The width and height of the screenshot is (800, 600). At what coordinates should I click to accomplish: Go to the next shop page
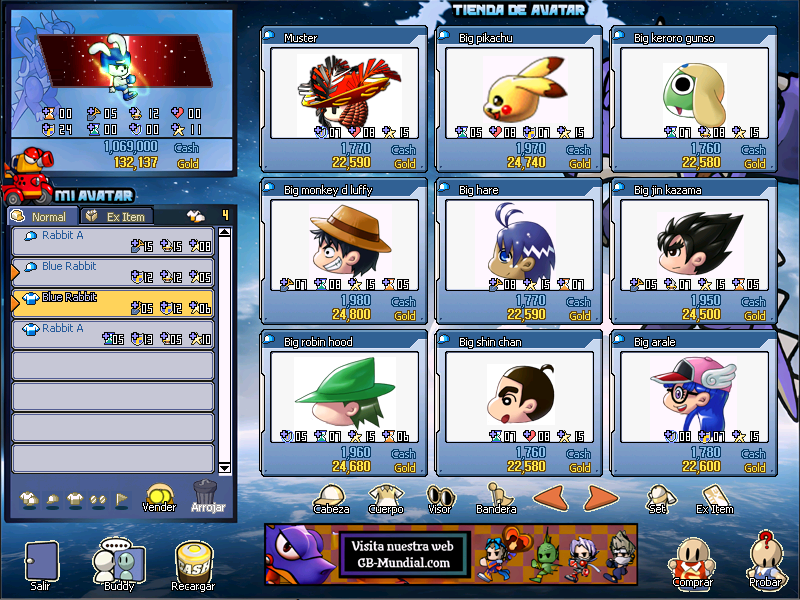598,496
